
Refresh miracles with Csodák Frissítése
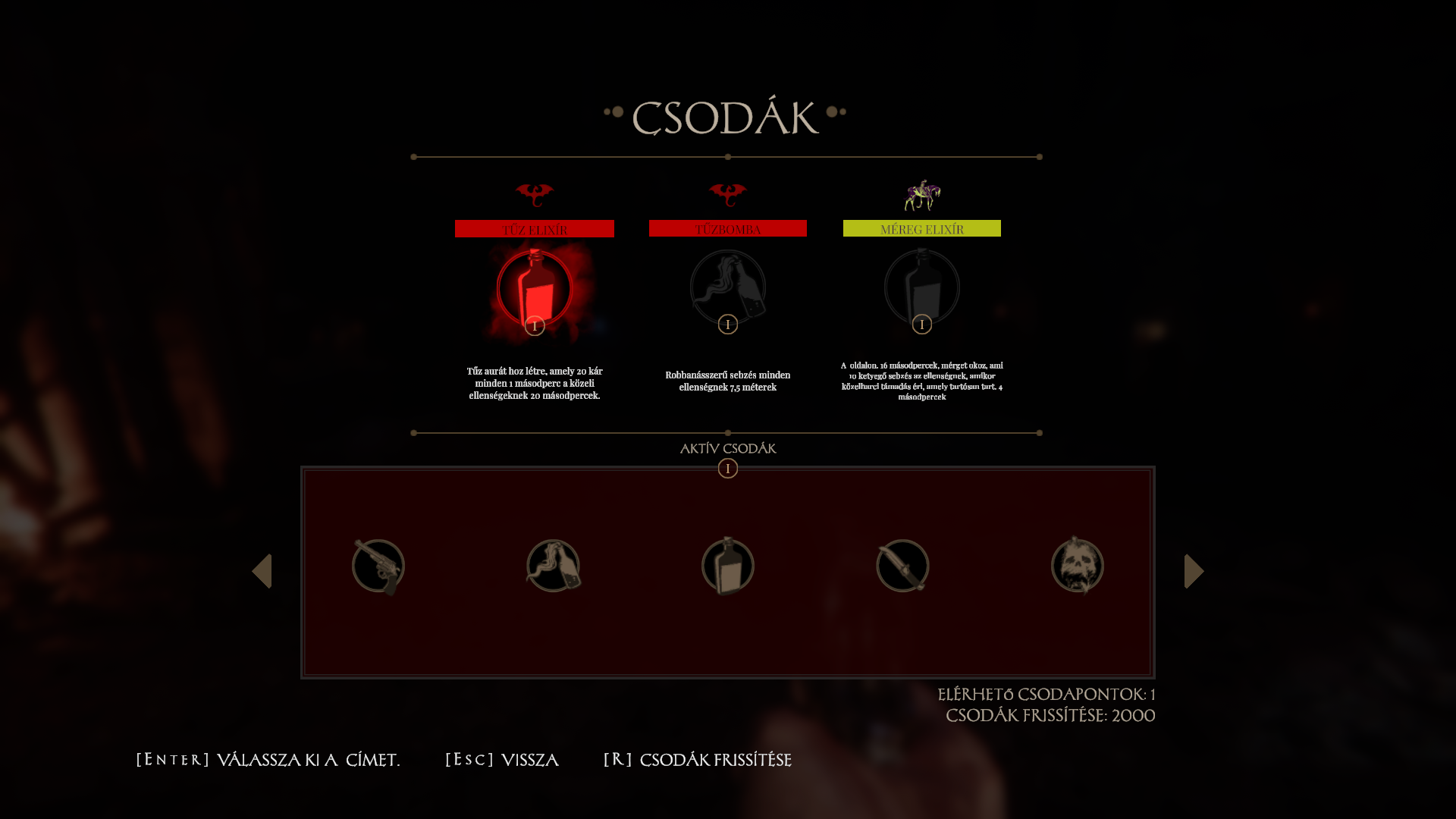point(697,760)
